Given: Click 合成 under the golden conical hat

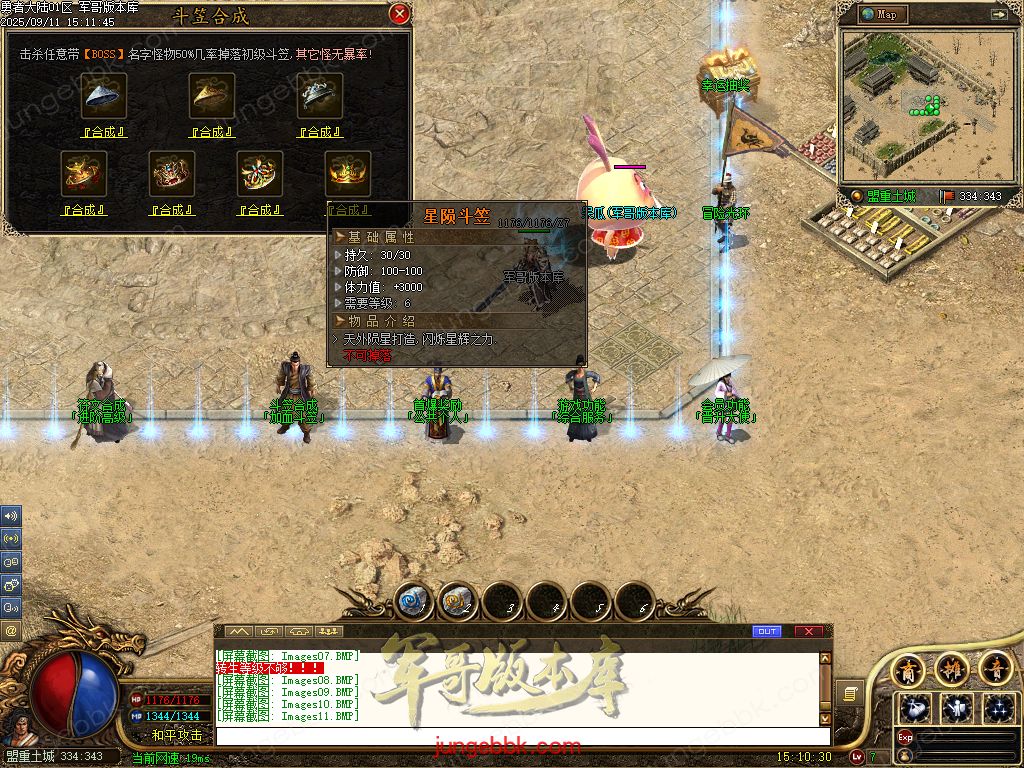Looking at the screenshot, I should click(211, 132).
